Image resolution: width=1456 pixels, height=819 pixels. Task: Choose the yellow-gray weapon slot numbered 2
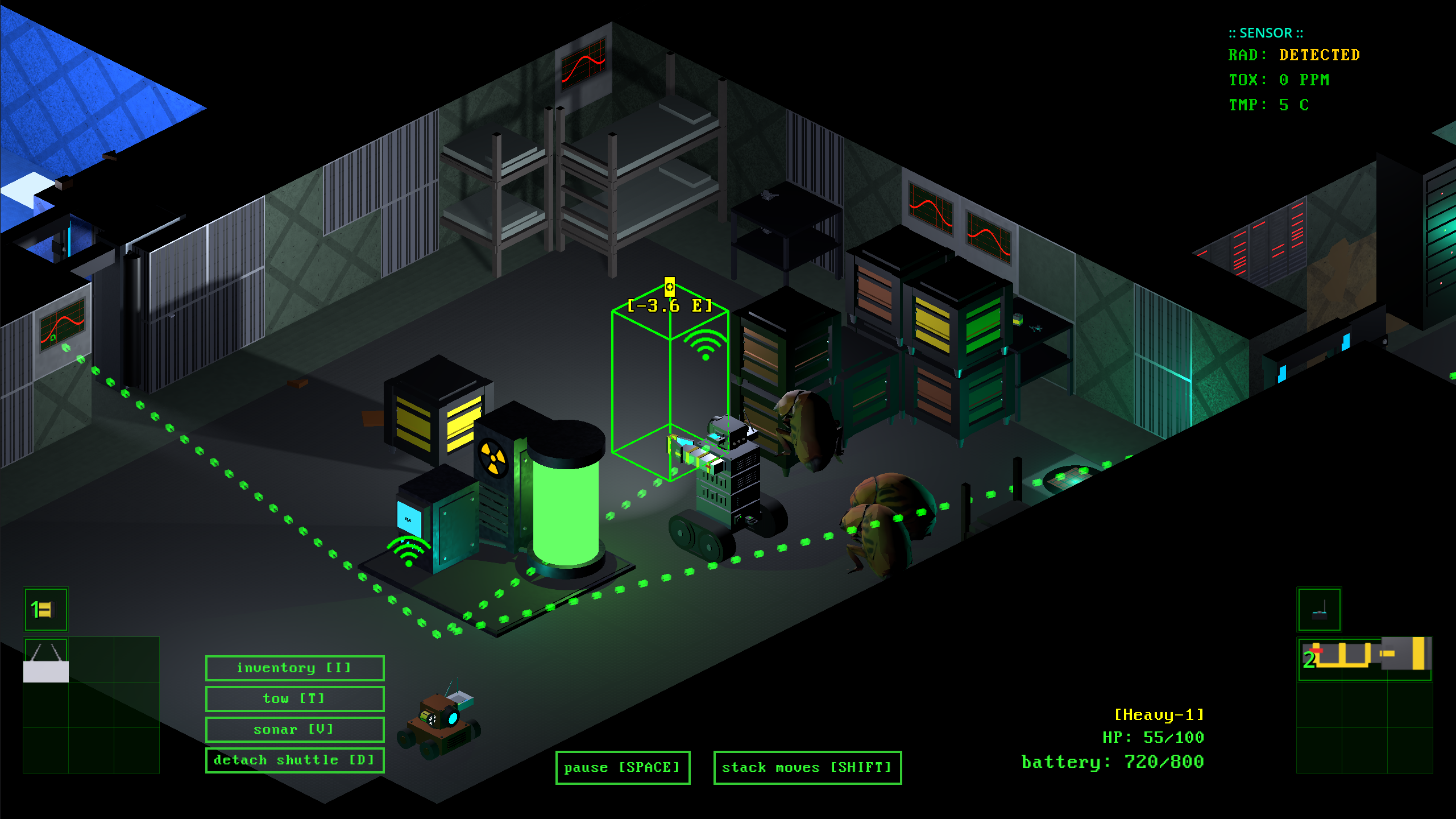pos(1364,660)
